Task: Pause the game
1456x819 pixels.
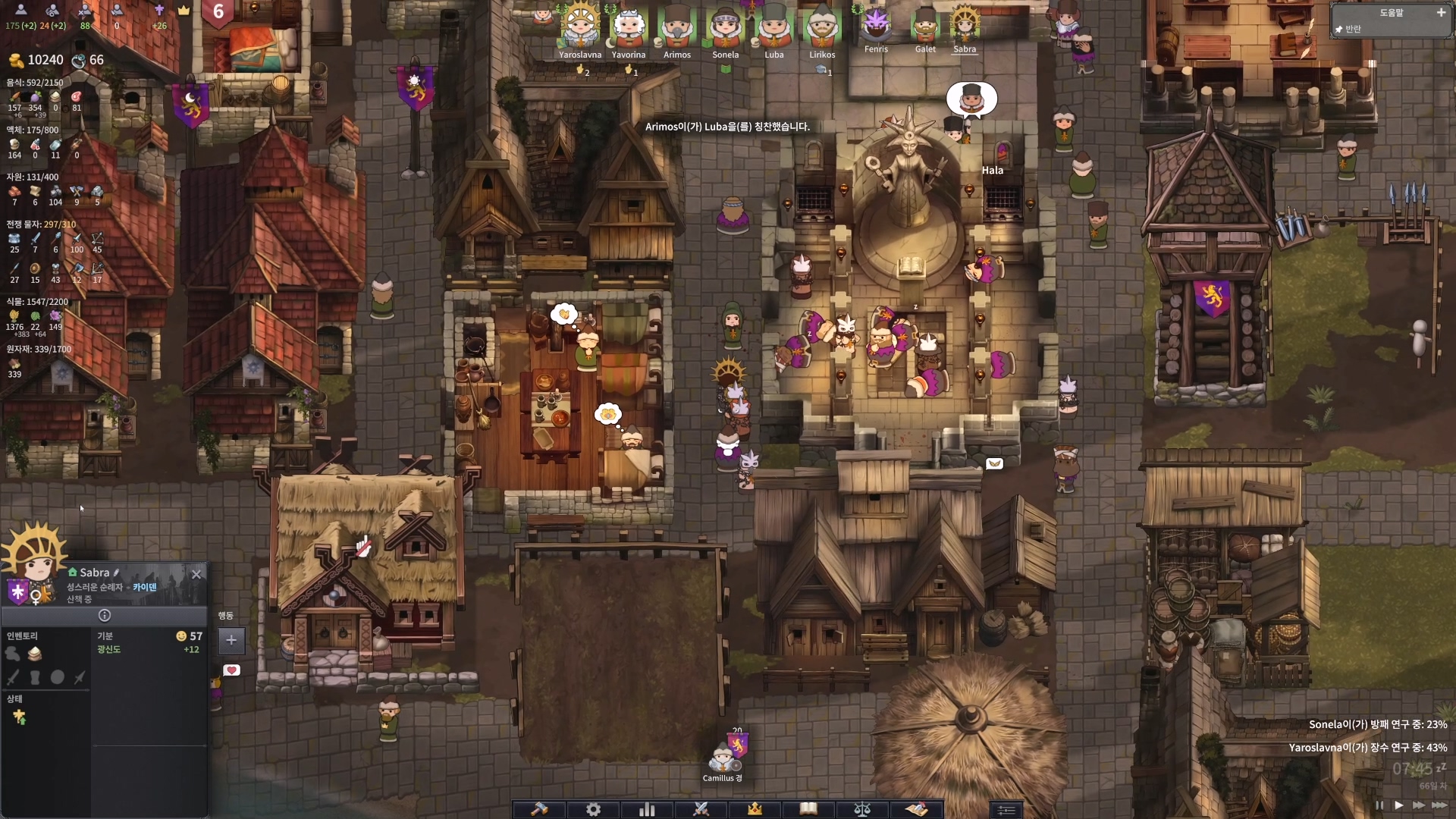Action: tap(1379, 805)
